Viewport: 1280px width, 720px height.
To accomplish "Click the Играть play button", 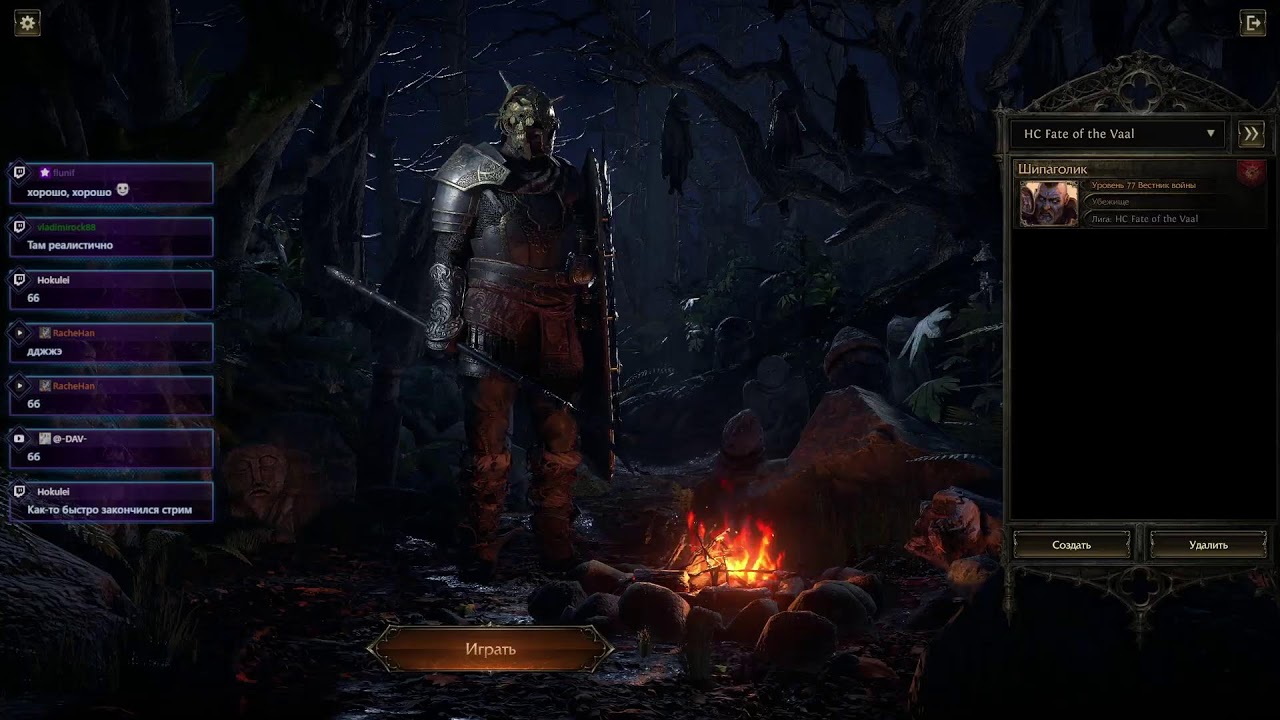I will [x=490, y=649].
